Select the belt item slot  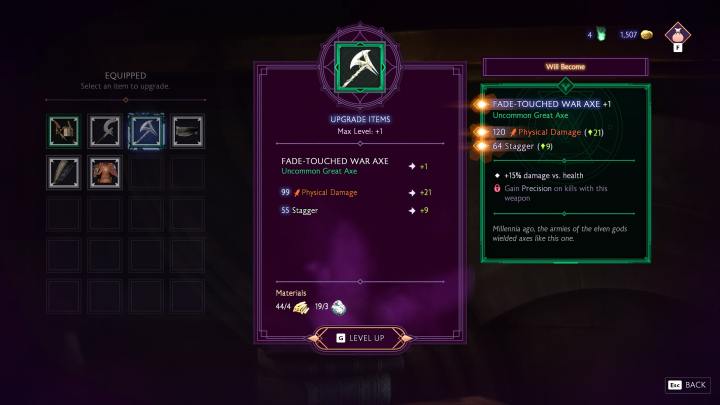(187, 131)
